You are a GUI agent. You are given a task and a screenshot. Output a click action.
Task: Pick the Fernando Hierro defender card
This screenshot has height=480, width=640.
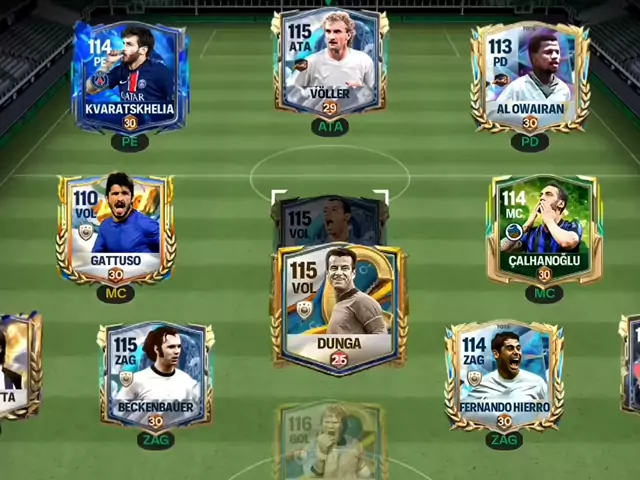pyautogui.click(x=504, y=374)
